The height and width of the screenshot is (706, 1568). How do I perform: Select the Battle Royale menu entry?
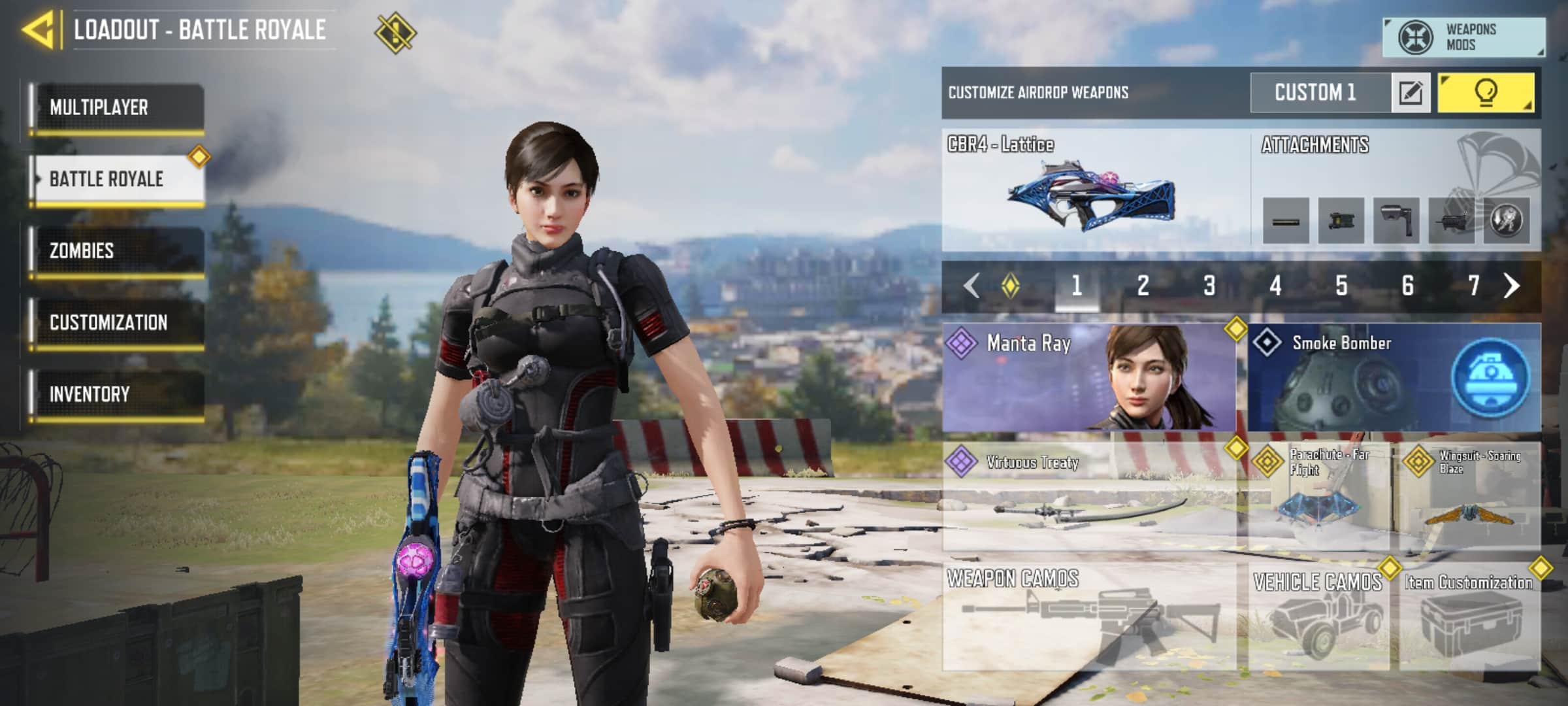(x=118, y=179)
